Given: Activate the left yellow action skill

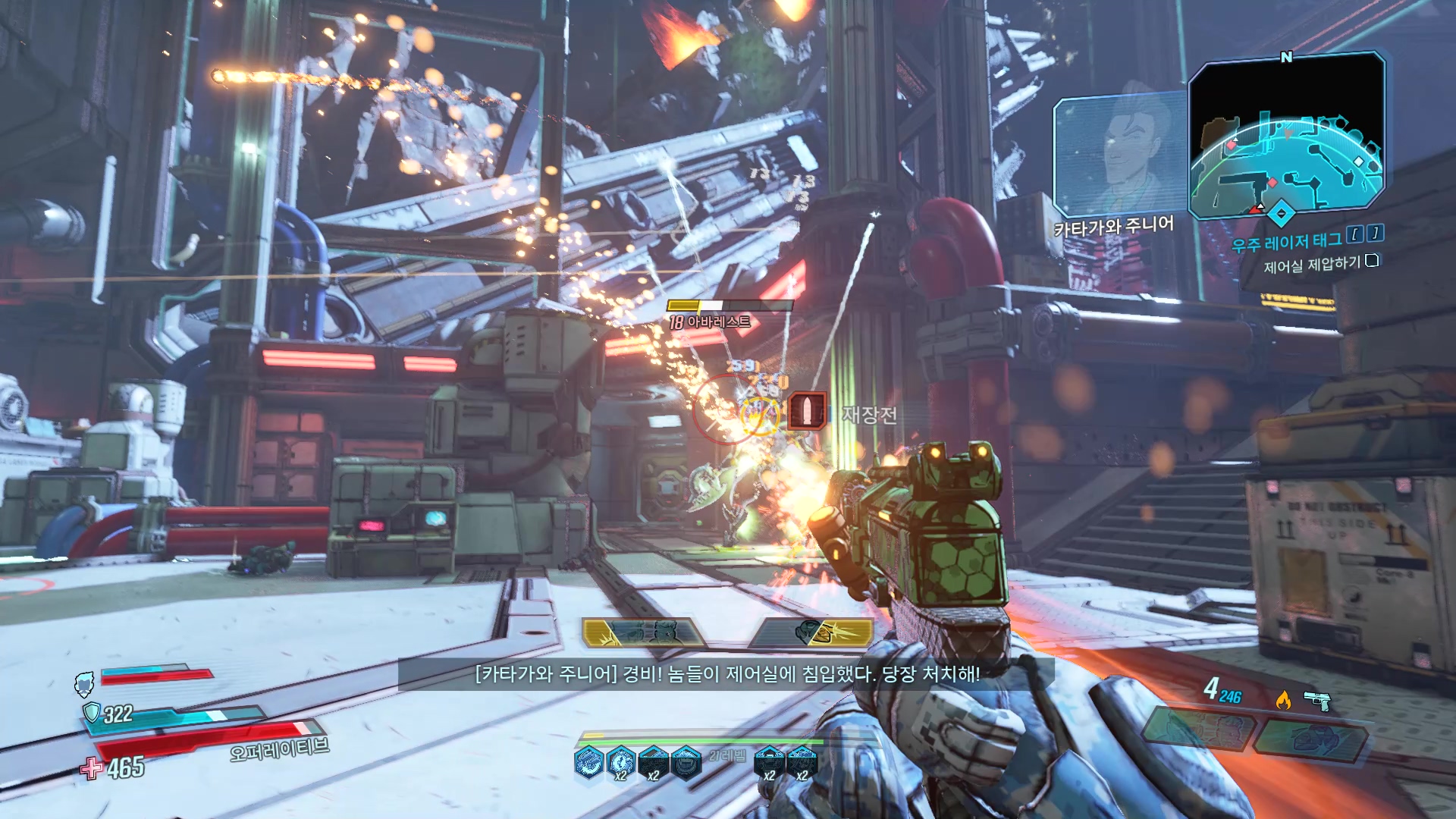Looking at the screenshot, I should tap(642, 632).
